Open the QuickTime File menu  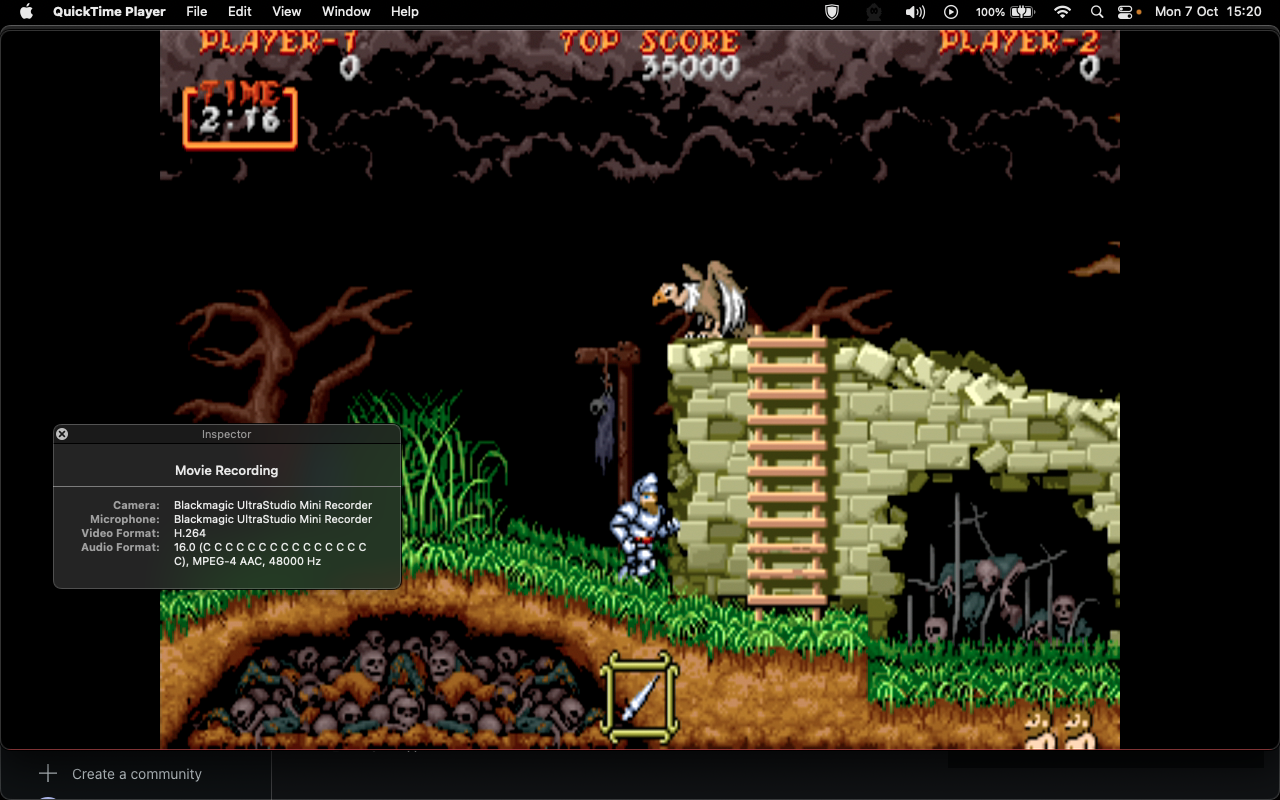(196, 11)
